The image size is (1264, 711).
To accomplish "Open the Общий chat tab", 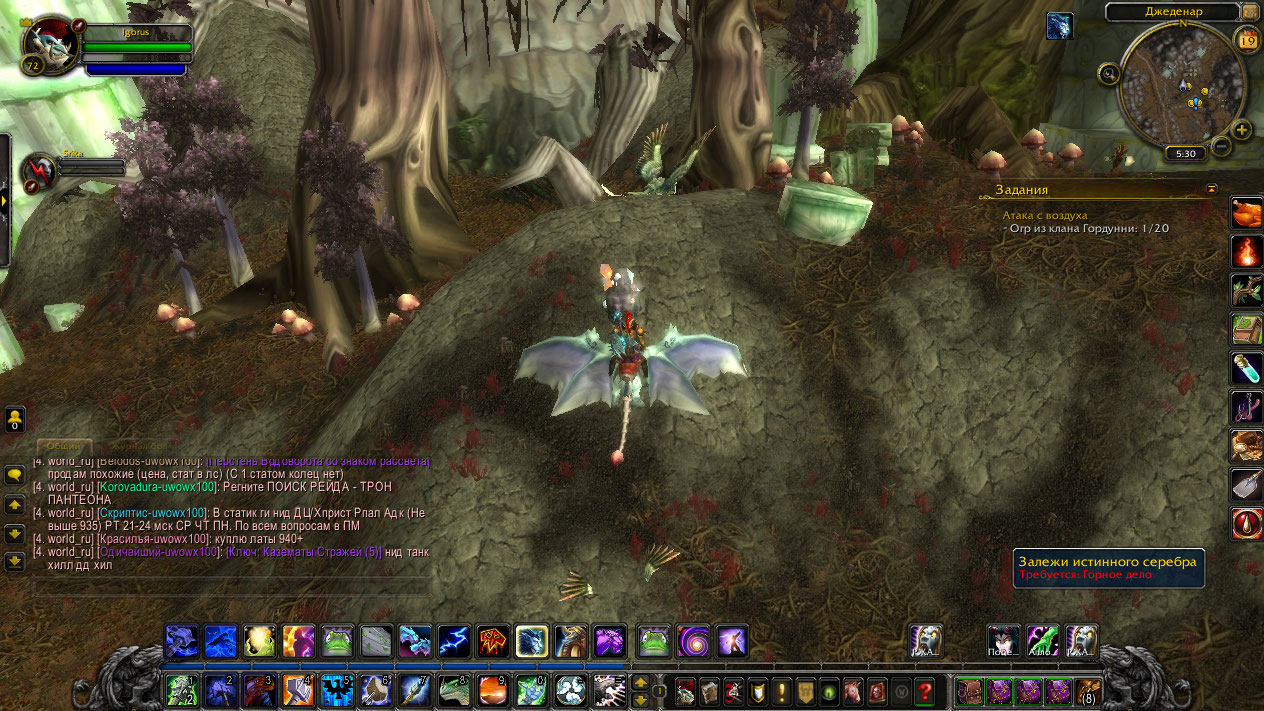I will [x=65, y=446].
